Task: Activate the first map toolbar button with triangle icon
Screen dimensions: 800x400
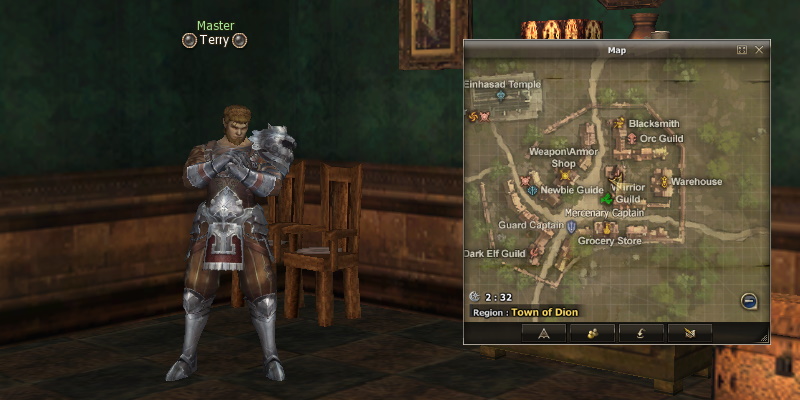Action: click(544, 333)
